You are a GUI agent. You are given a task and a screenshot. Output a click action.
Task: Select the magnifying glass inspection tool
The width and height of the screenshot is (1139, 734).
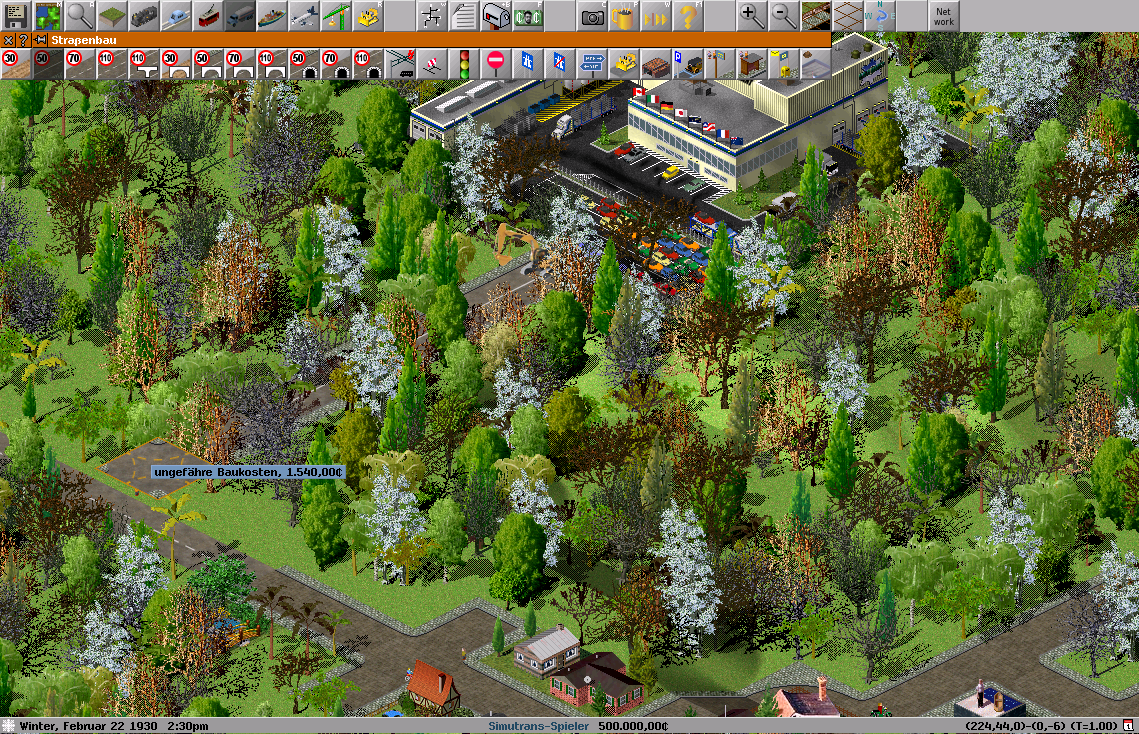pos(79,16)
